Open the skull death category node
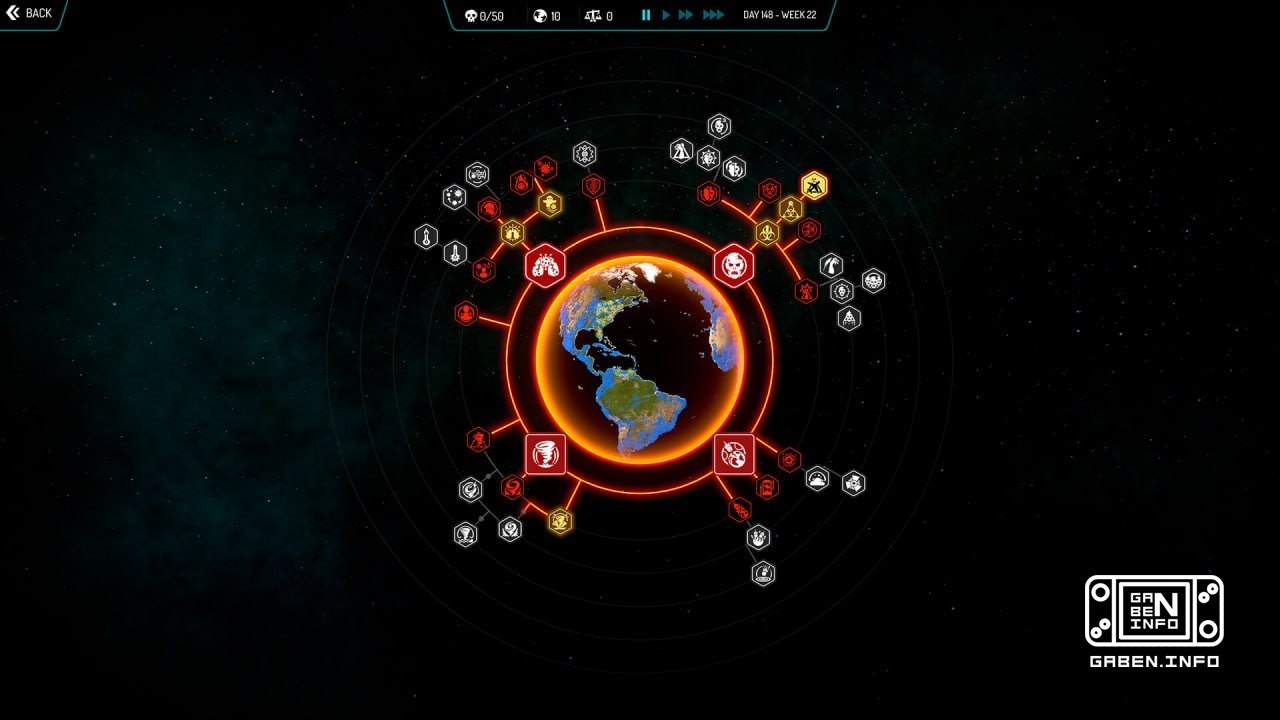This screenshot has height=720, width=1280. coord(735,265)
